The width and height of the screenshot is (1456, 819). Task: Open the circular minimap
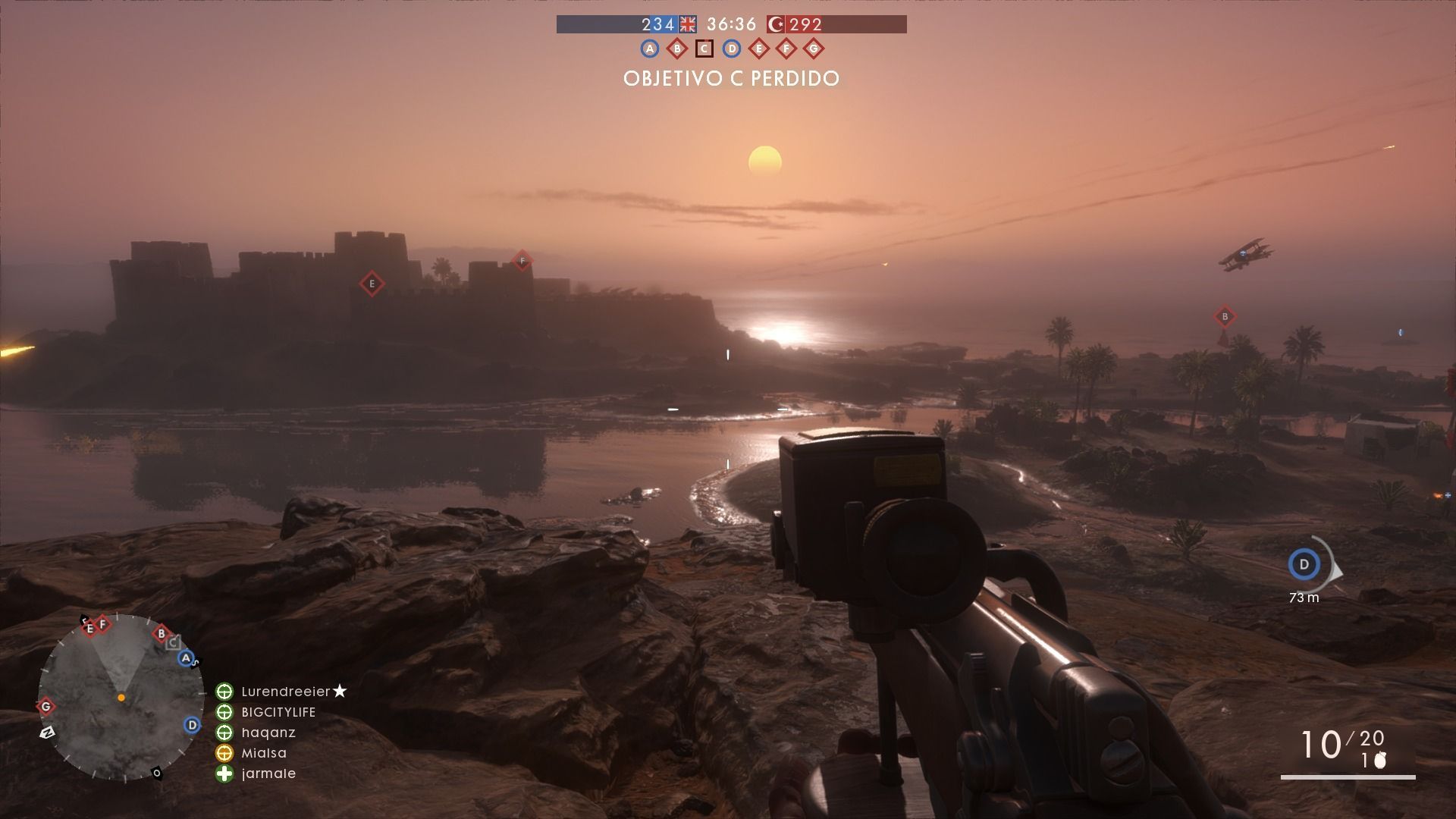[121, 697]
